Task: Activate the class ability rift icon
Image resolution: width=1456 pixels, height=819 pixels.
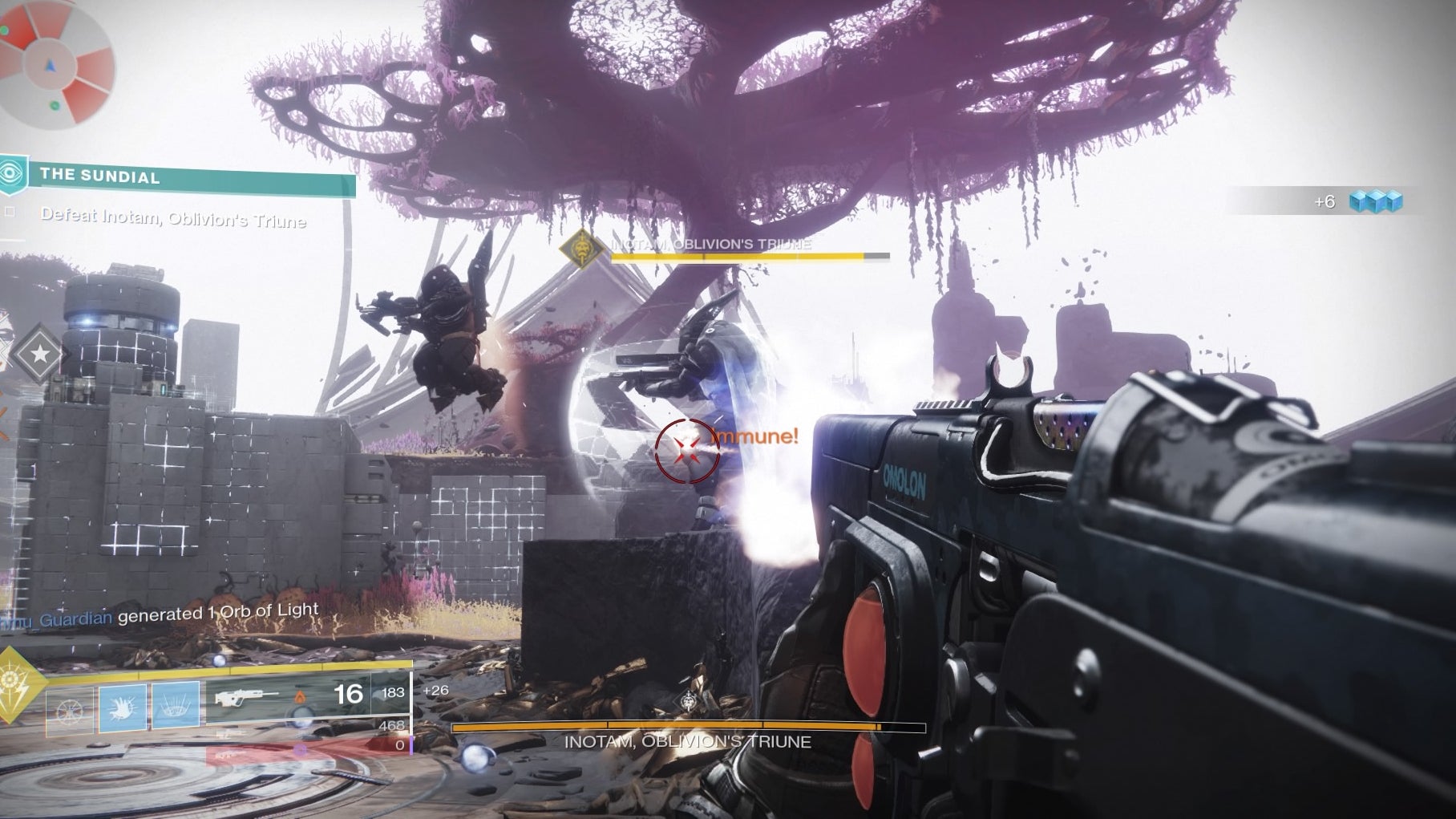Action: tap(176, 705)
